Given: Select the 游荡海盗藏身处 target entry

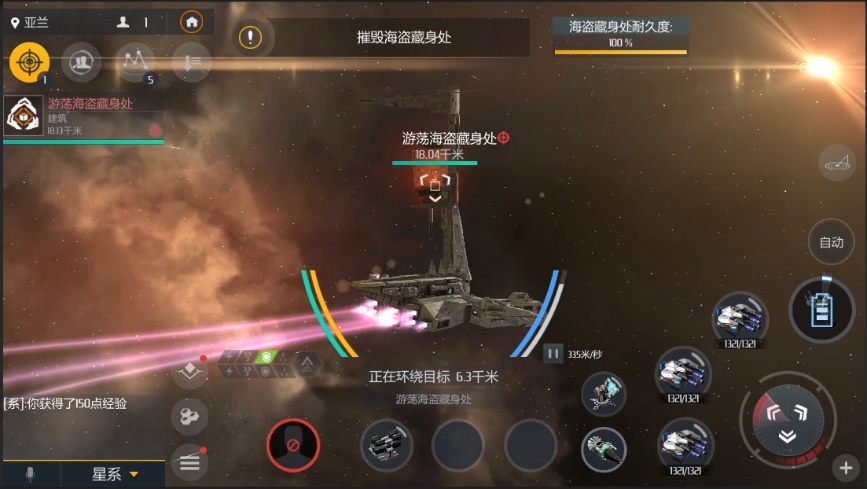Looking at the screenshot, I should [83, 116].
